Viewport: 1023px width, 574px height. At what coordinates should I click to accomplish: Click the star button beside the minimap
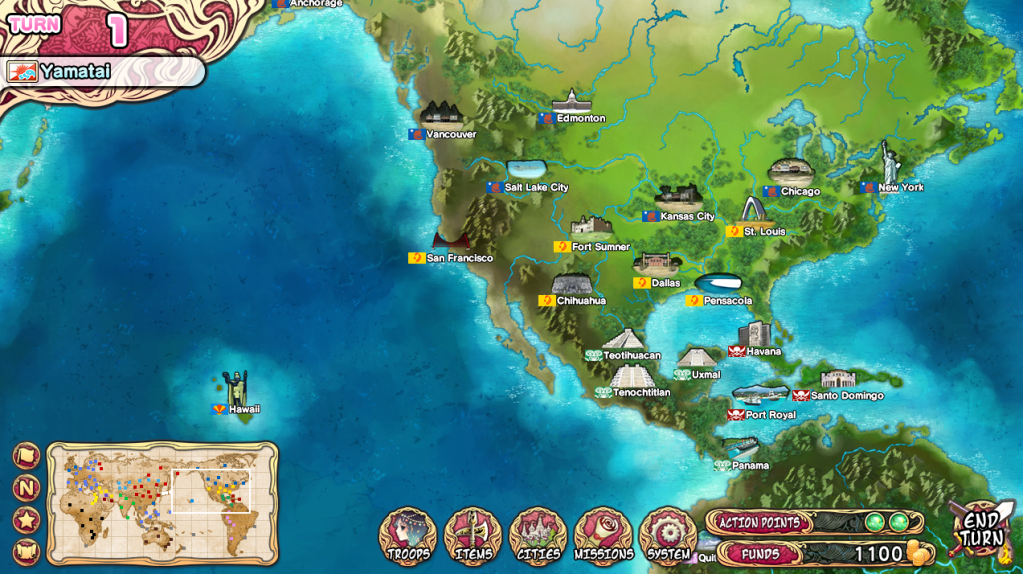27,520
